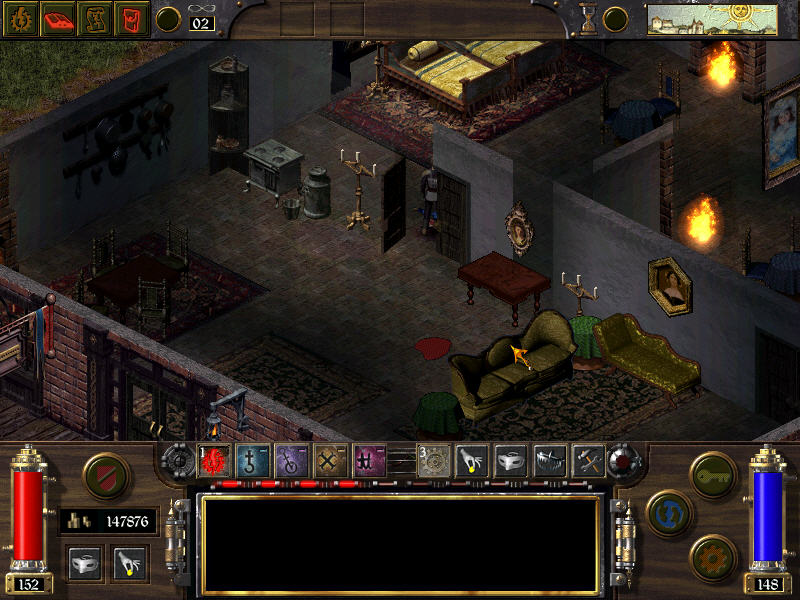Open the character sheet gear-and-figure button
Image resolution: width=800 pixels, height=600 pixels.
tap(19, 19)
